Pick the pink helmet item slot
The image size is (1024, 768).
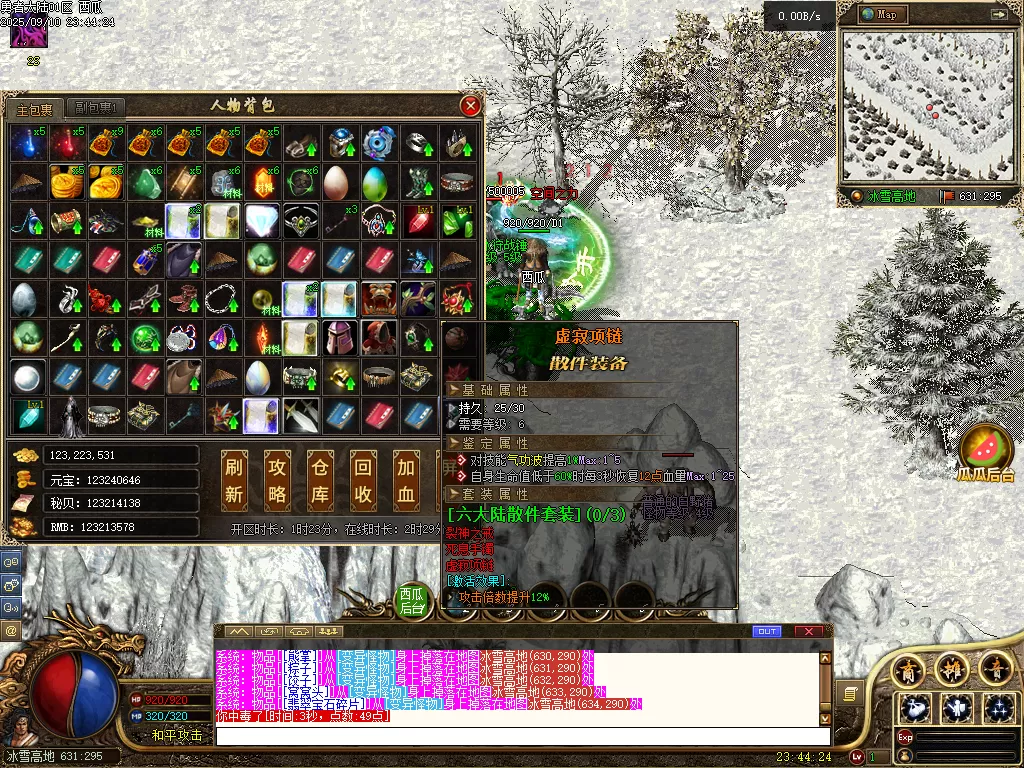pos(340,338)
